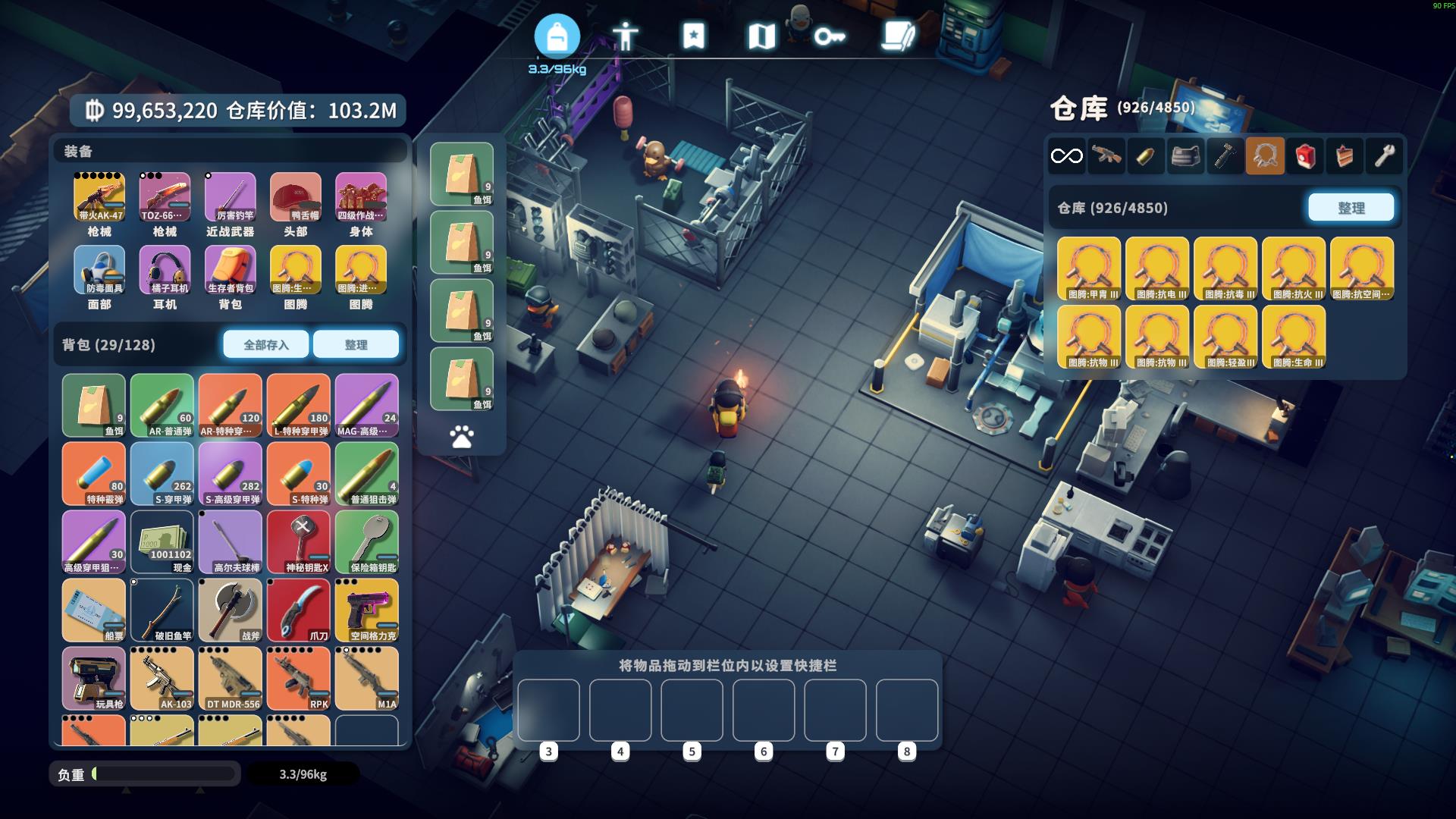
Task: Select the 爪刀 claw knife item
Action: click(299, 610)
